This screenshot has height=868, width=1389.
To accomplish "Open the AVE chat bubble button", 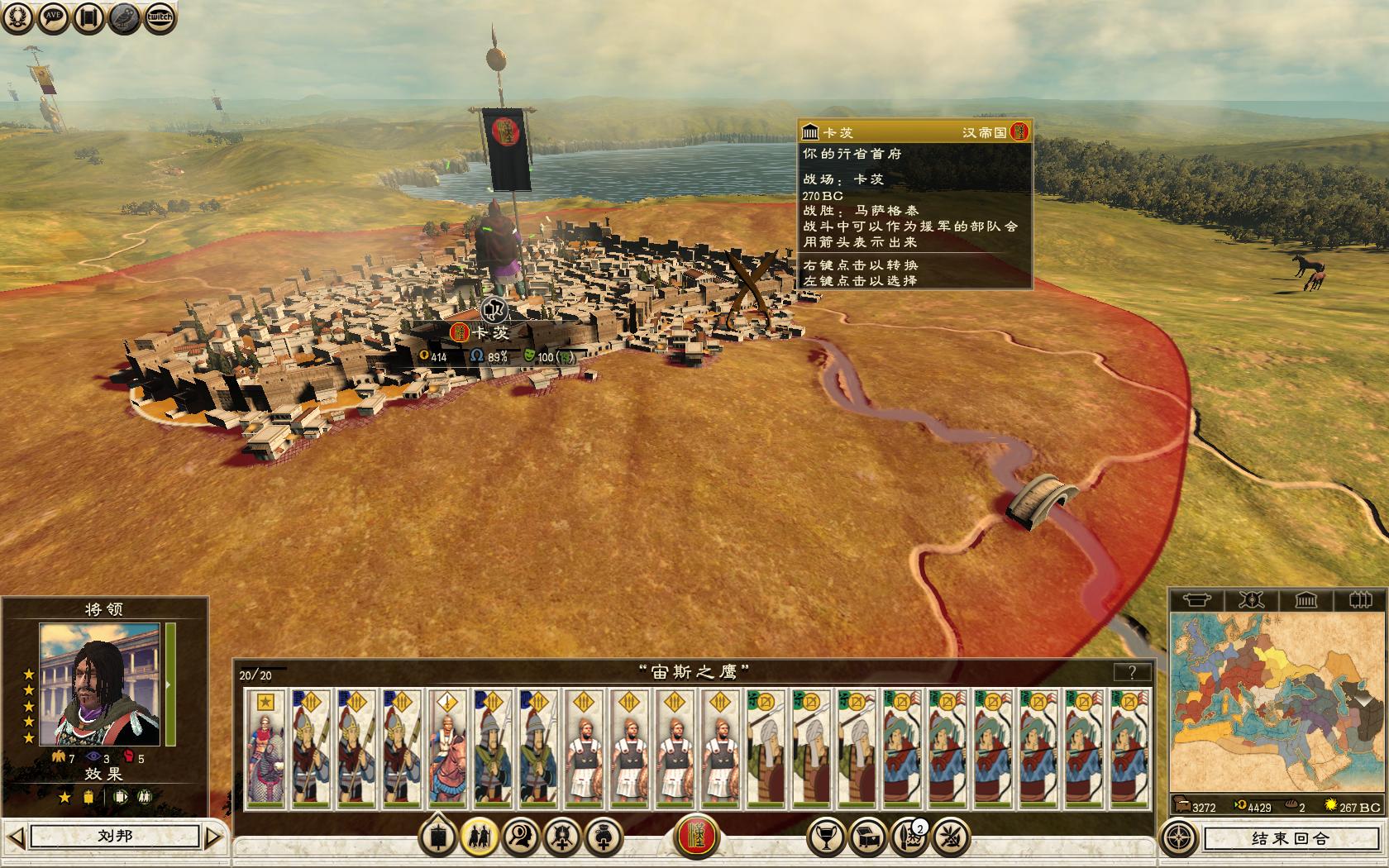I will point(54,18).
